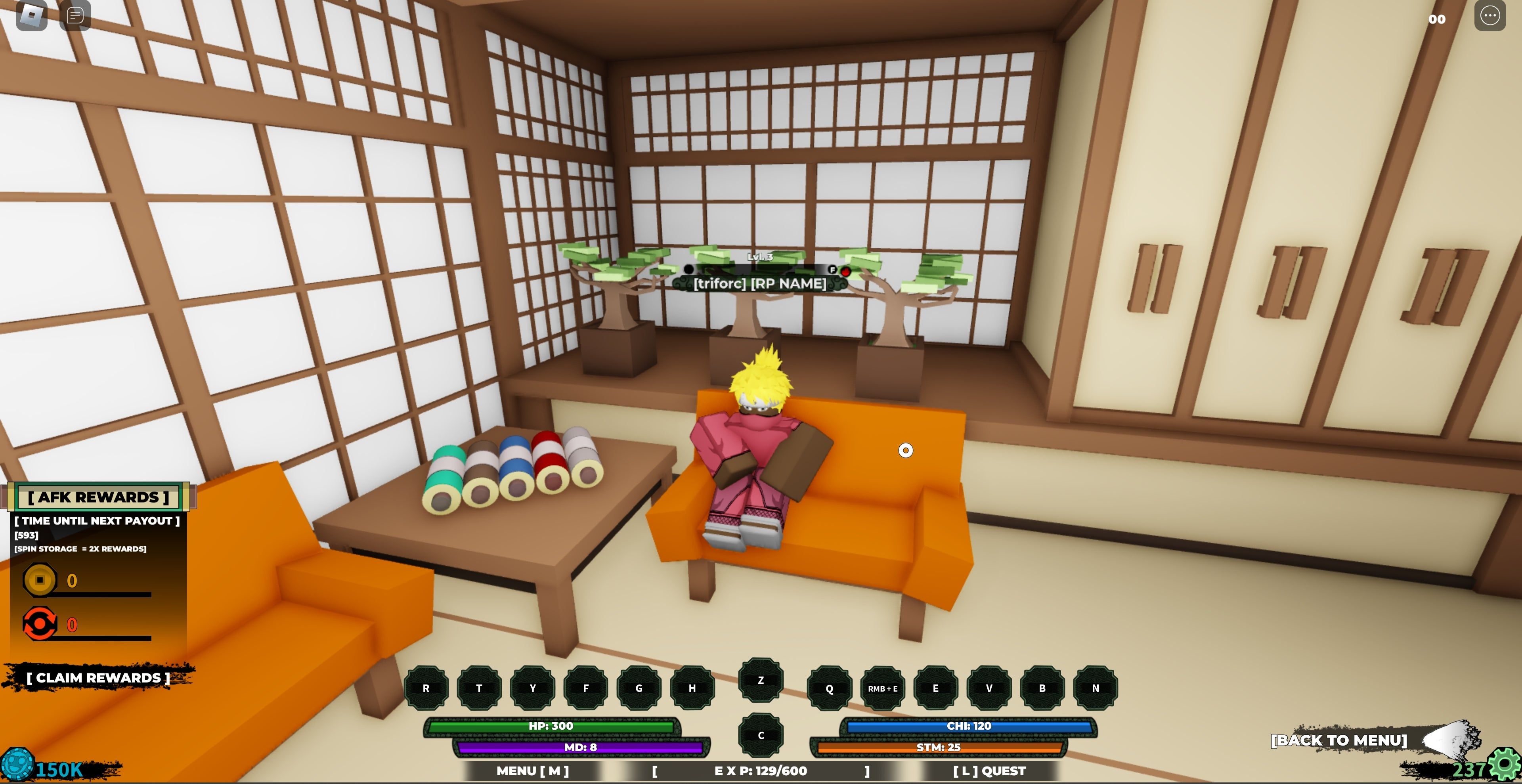This screenshot has width=1522, height=784.
Task: Click the gold coin icon in AFK Rewards
Action: tap(40, 579)
